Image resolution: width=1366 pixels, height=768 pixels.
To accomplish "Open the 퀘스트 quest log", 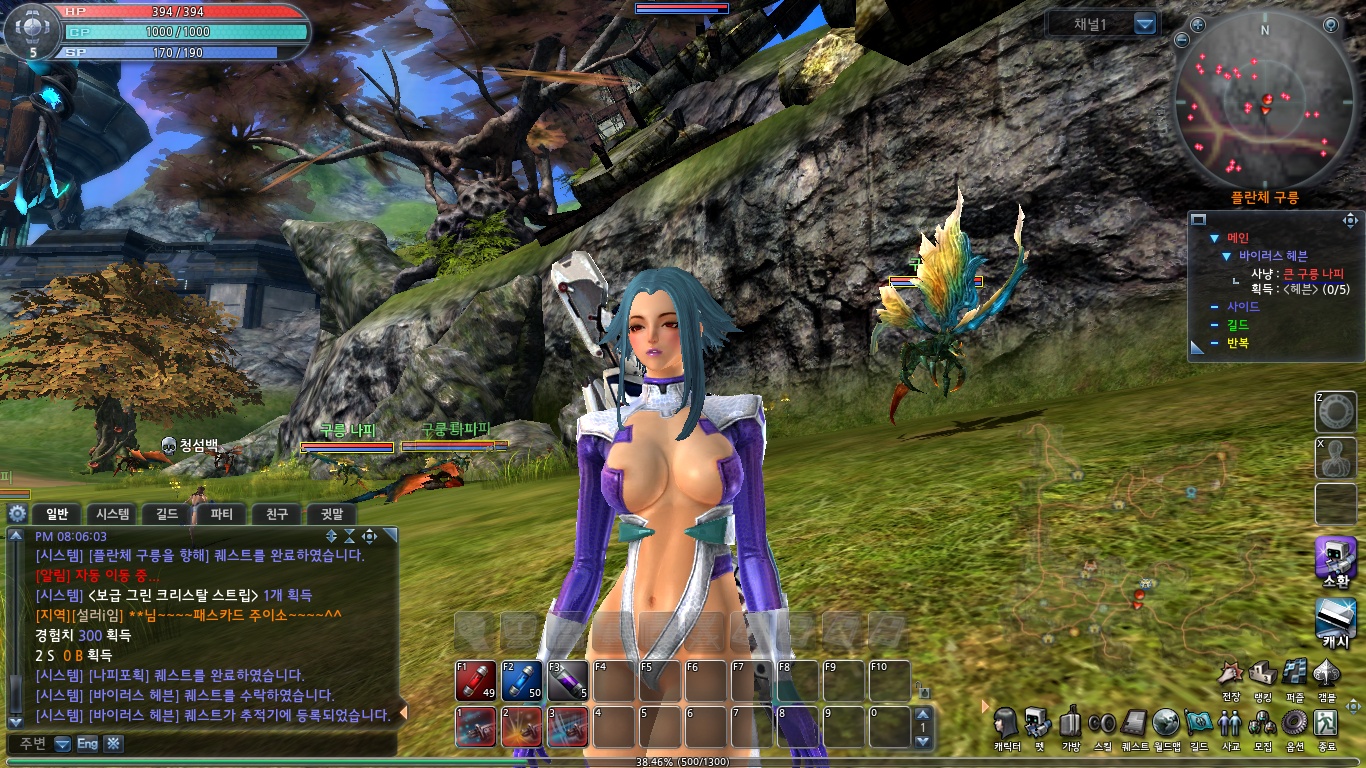I will tap(1135, 723).
